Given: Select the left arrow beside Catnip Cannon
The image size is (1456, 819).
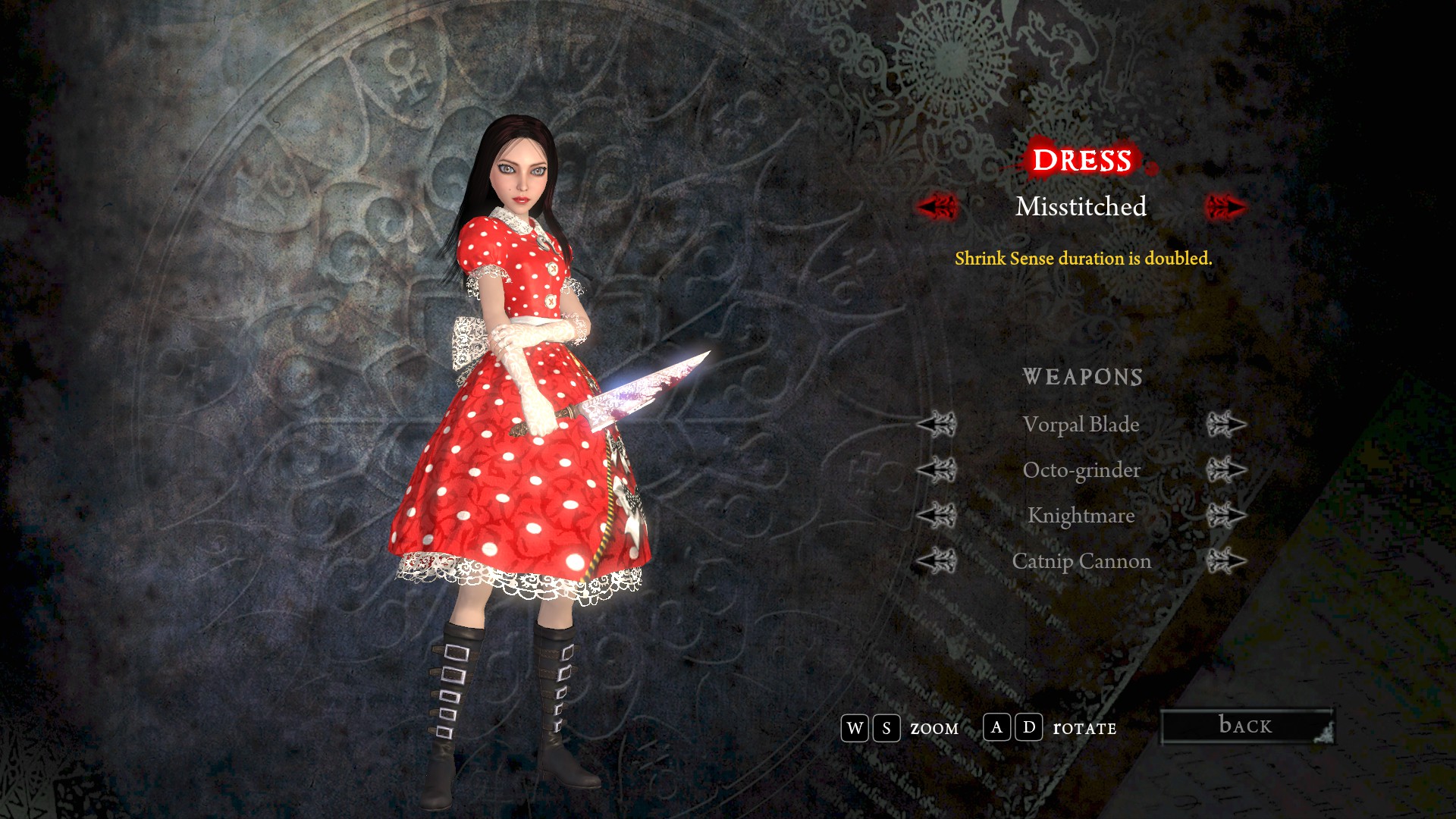Looking at the screenshot, I should [x=937, y=561].
